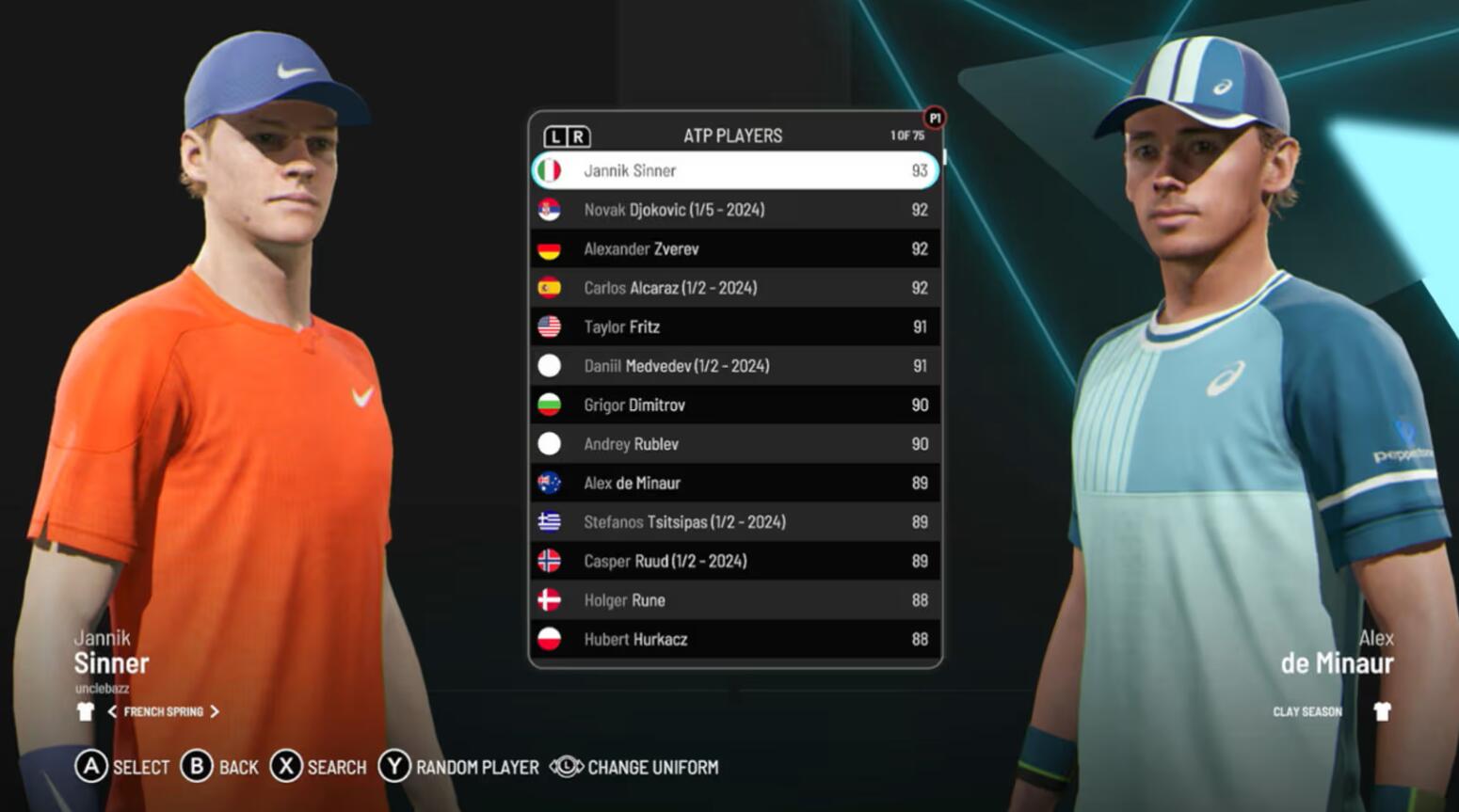Screen dimensions: 1459x812
Task: Click the Y Random Player button prompt
Action: [x=397, y=767]
